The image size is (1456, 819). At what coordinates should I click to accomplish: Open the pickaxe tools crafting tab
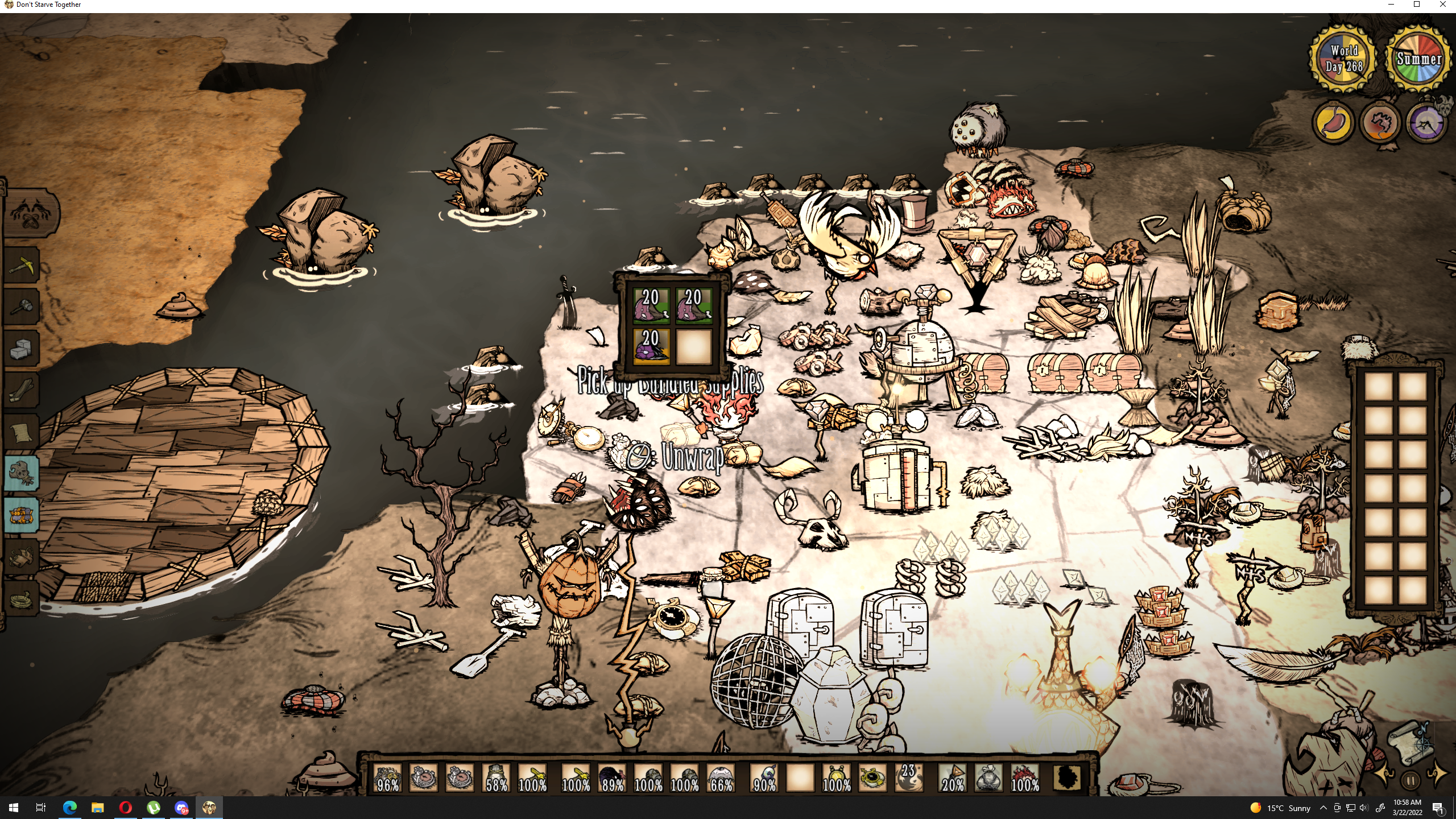(x=22, y=264)
